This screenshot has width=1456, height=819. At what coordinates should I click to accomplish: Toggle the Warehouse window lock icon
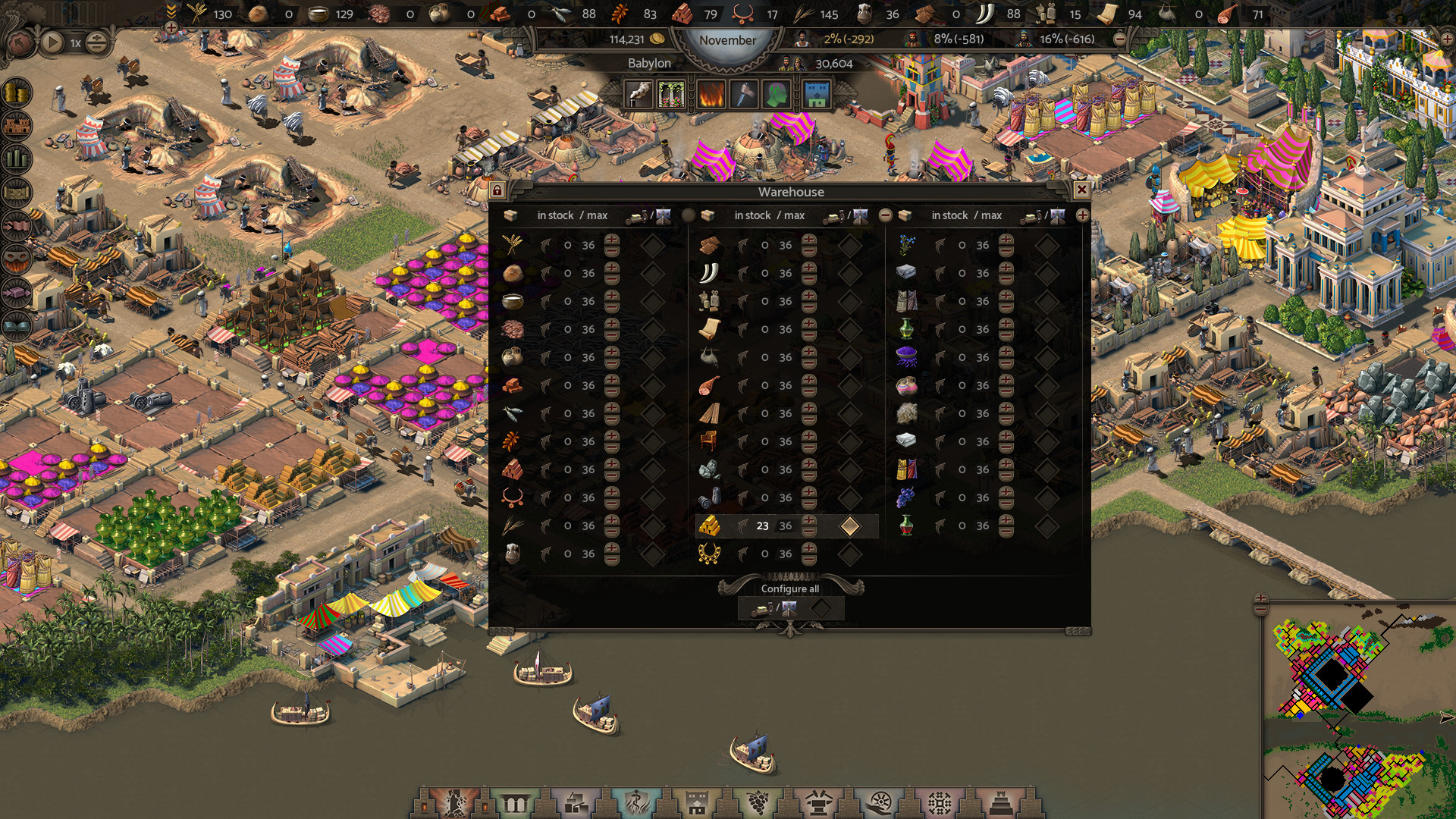click(x=497, y=190)
